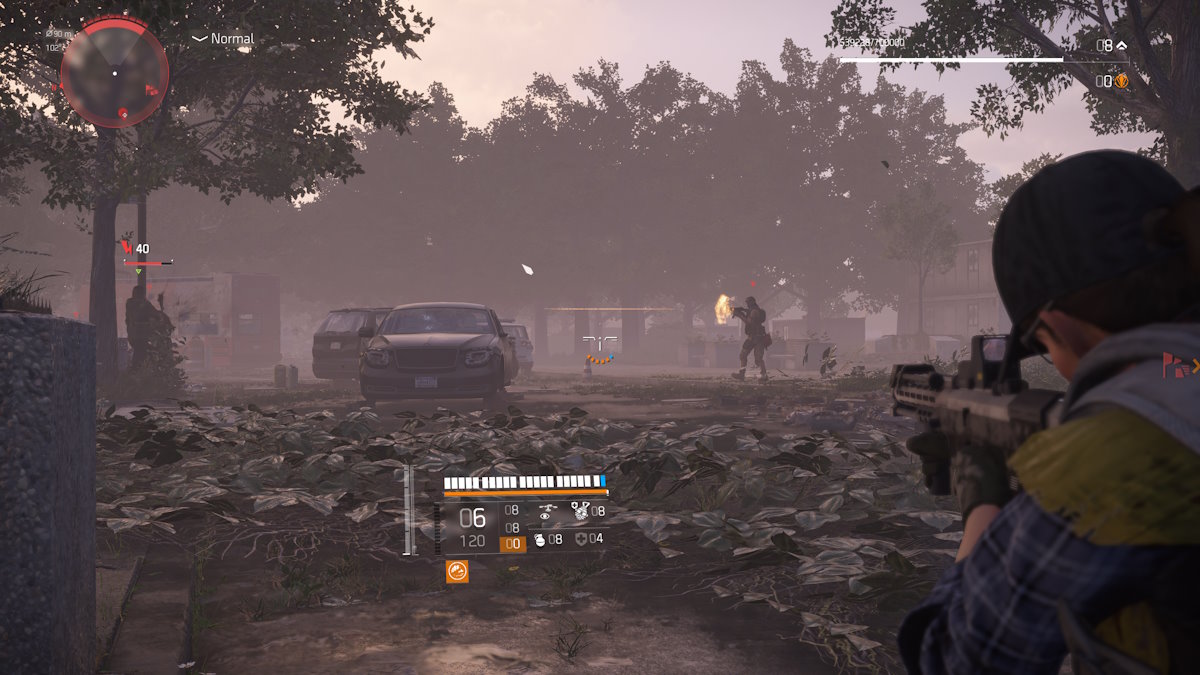Click the orange SHD tech icon
1200x675 pixels.
1121,82
